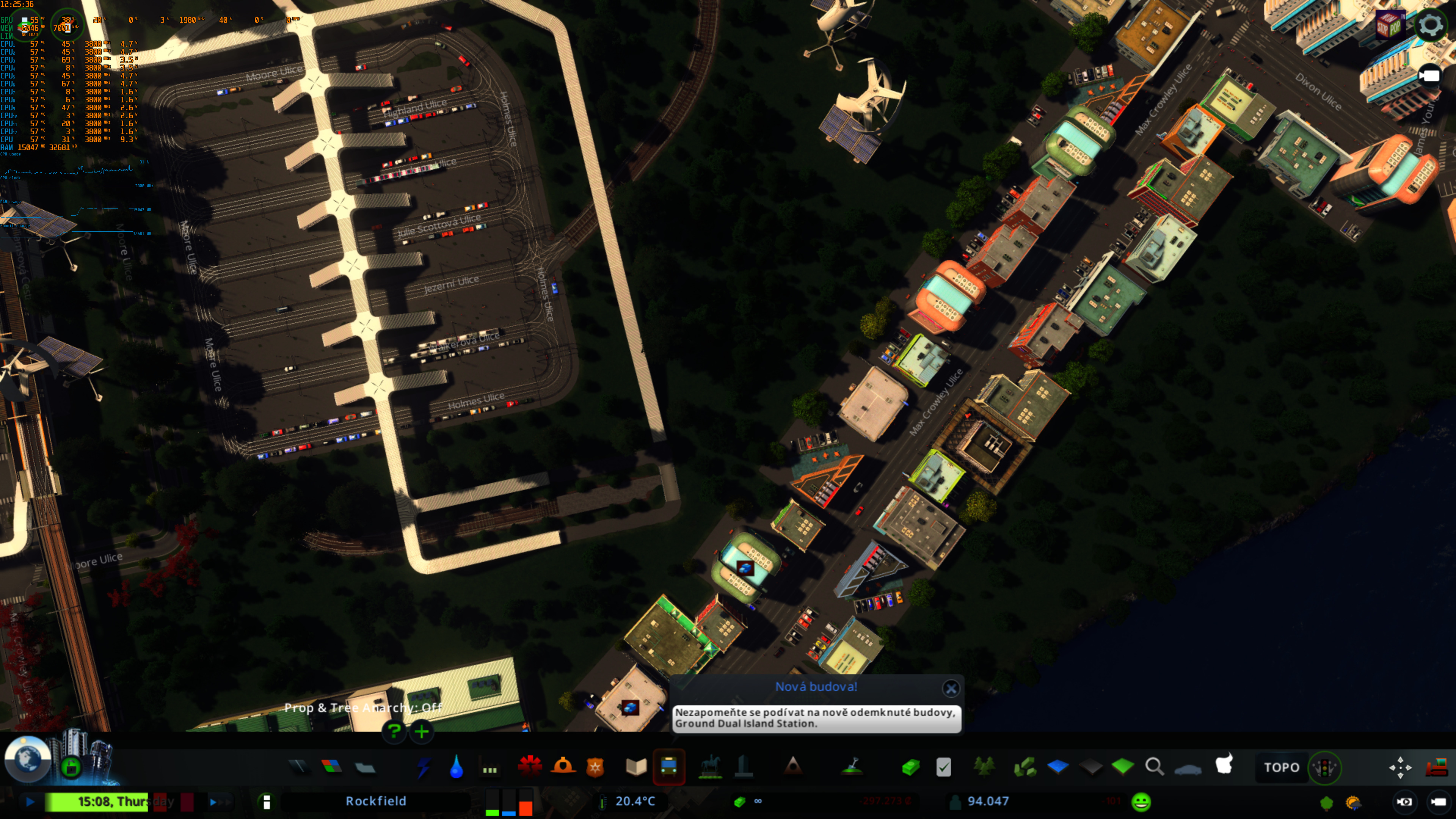1456x819 pixels.
Task: Open the roads build menu
Action: coord(298,767)
